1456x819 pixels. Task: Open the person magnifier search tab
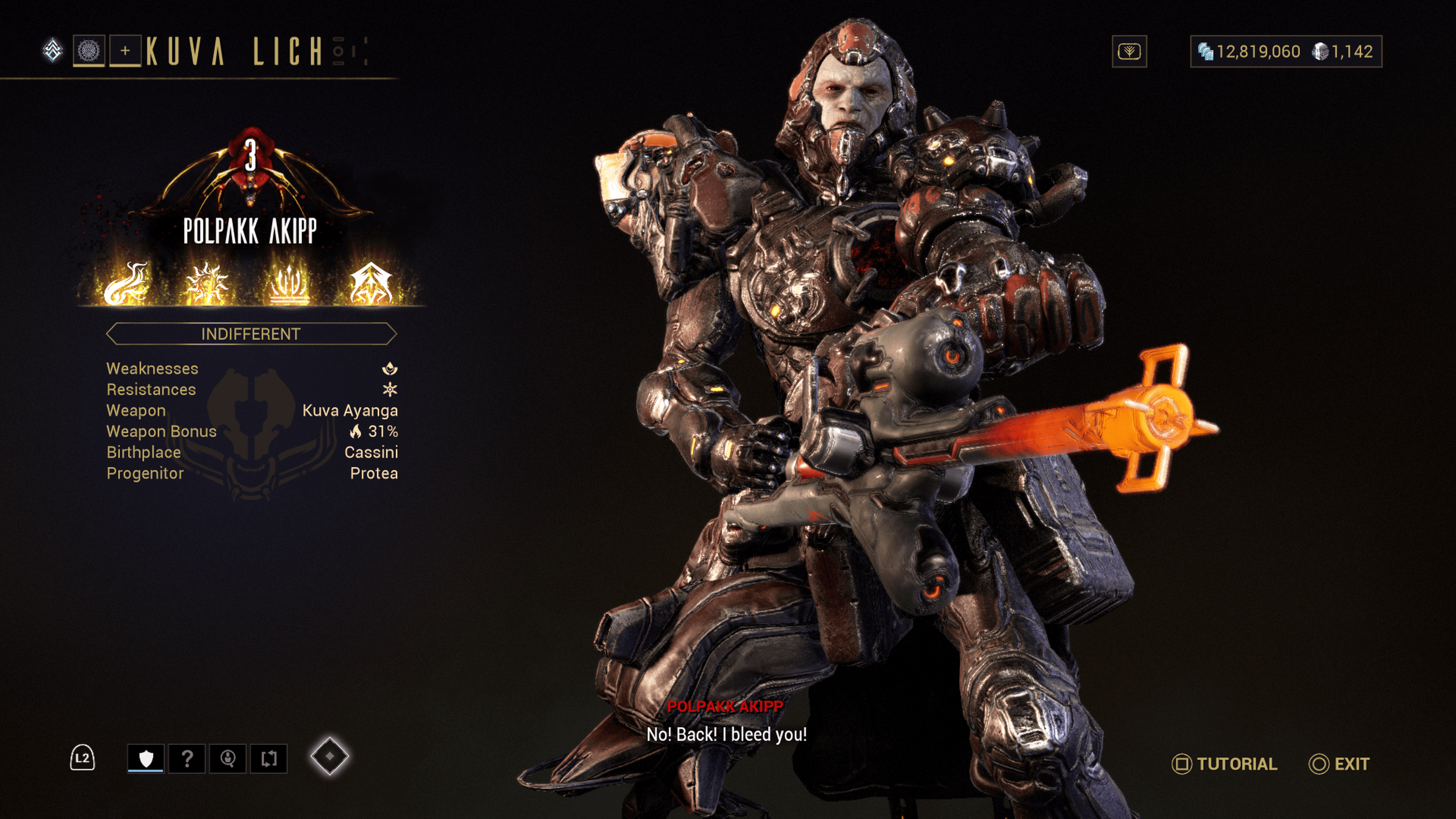coord(228,758)
